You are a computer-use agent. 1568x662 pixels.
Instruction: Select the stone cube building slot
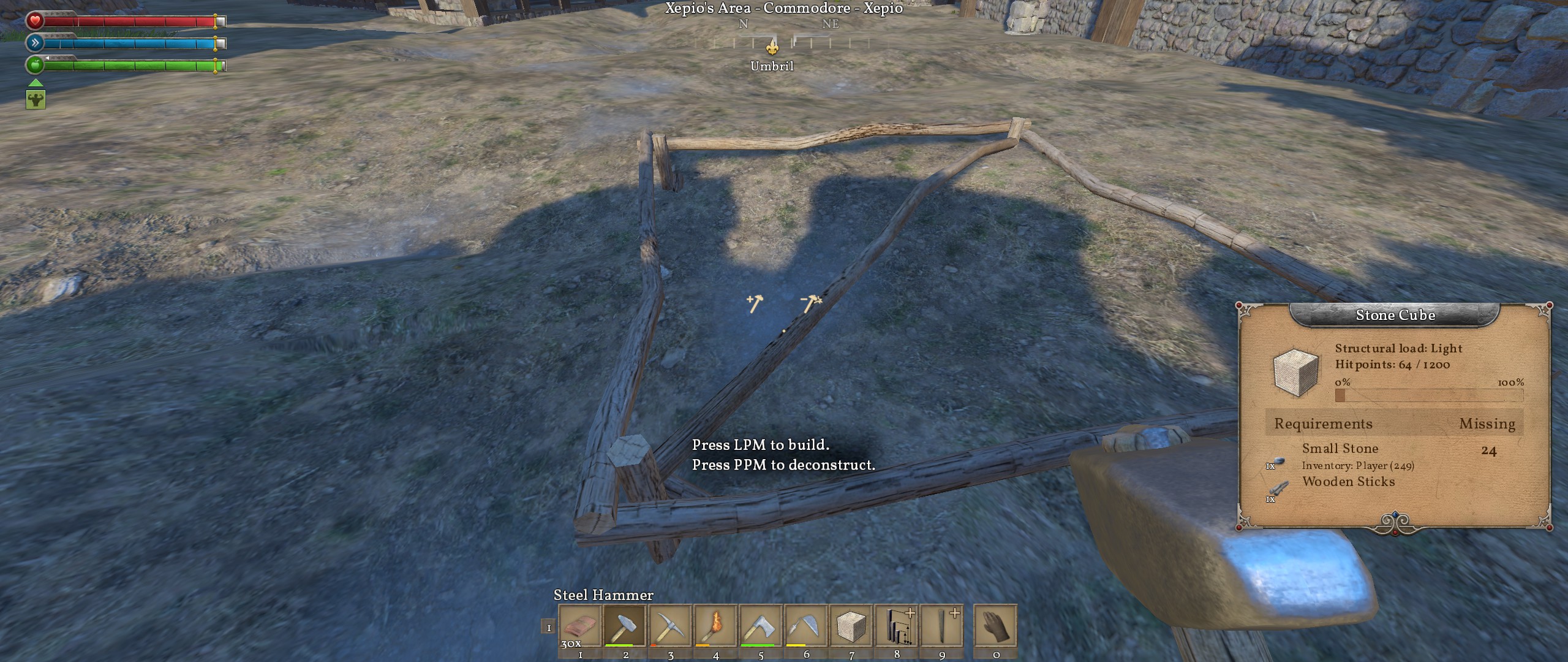851,626
